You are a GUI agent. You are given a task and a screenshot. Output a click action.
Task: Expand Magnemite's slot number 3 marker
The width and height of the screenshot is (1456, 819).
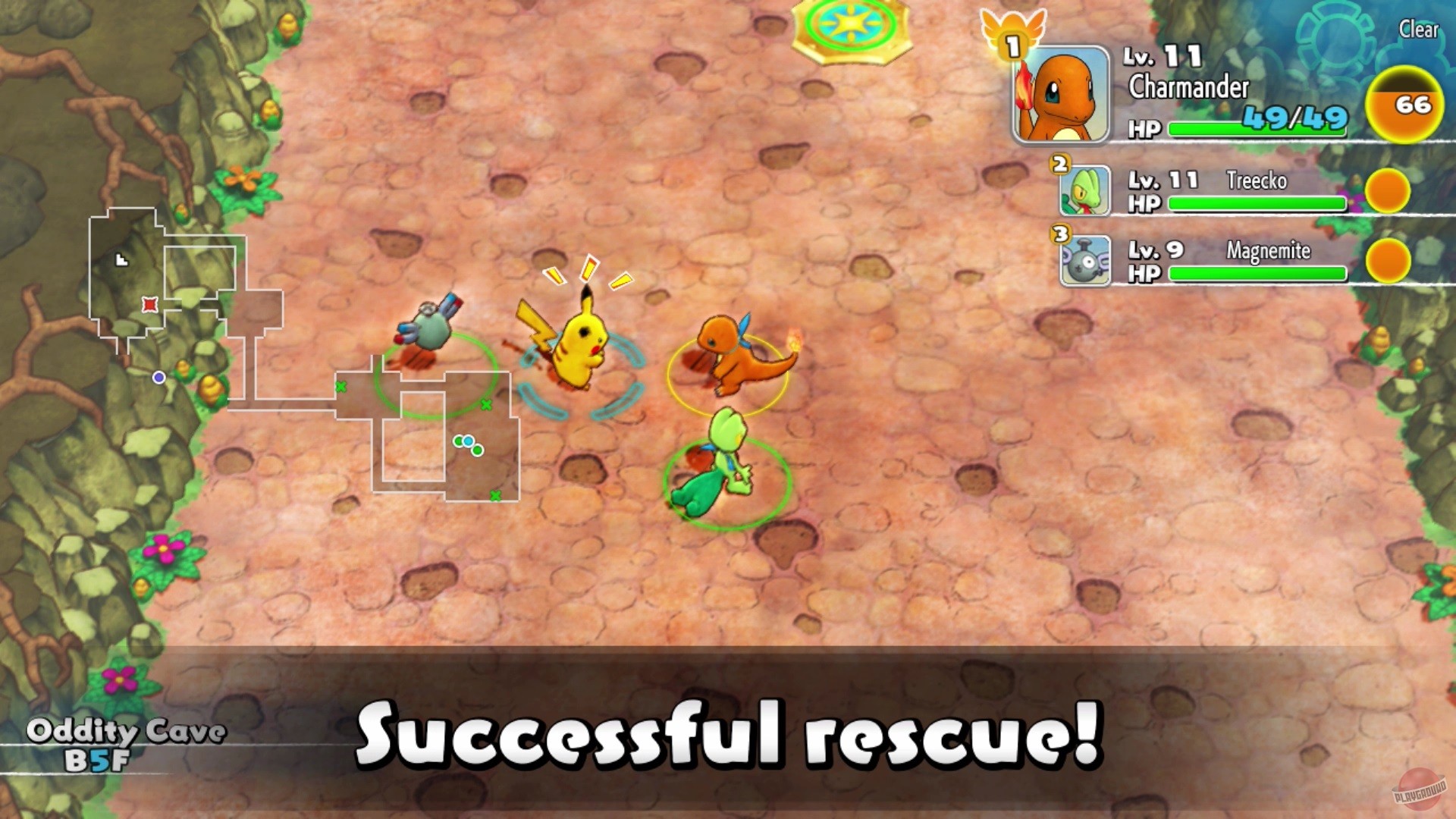(1059, 234)
